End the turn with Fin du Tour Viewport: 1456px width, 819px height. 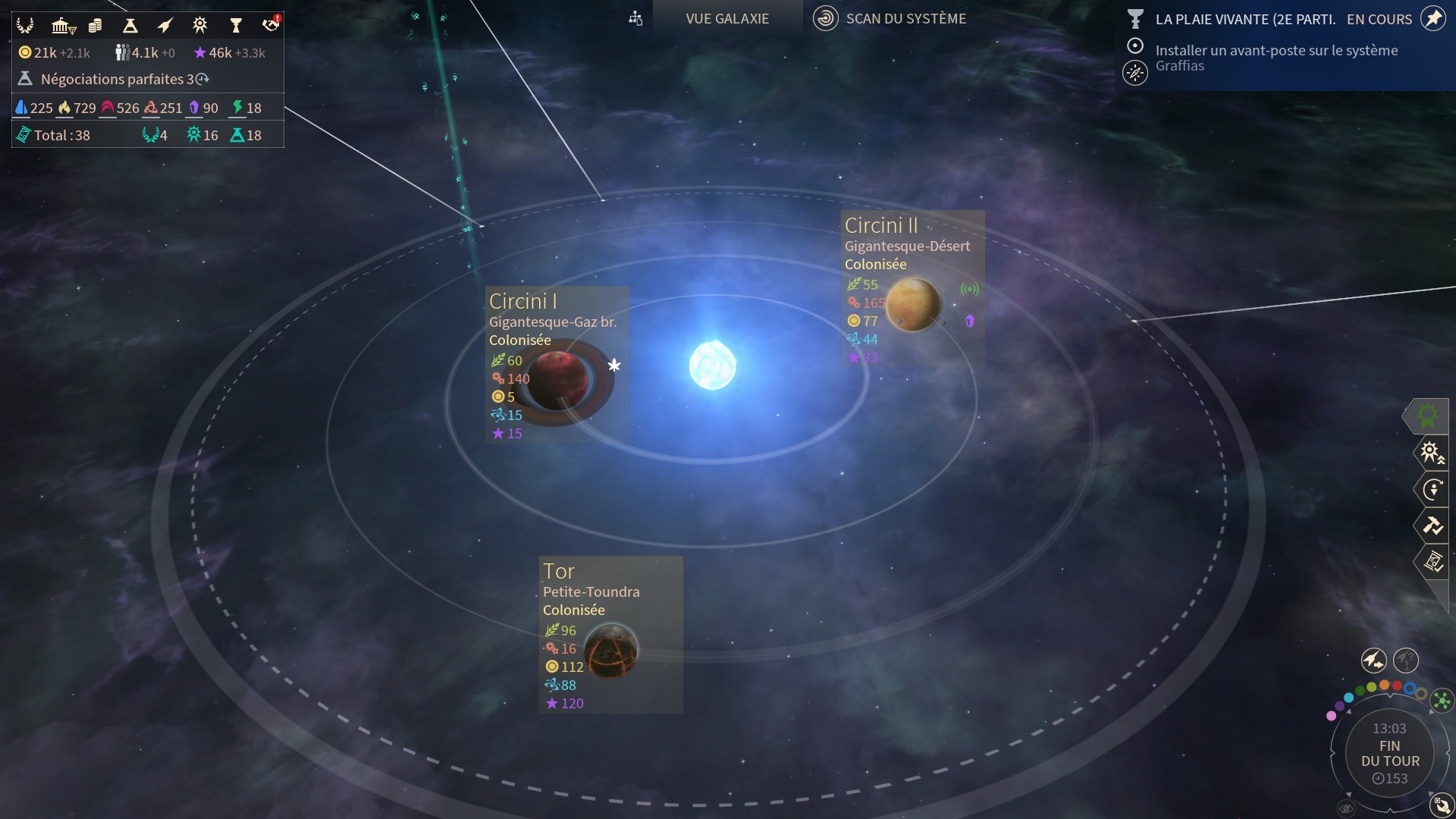[1389, 753]
